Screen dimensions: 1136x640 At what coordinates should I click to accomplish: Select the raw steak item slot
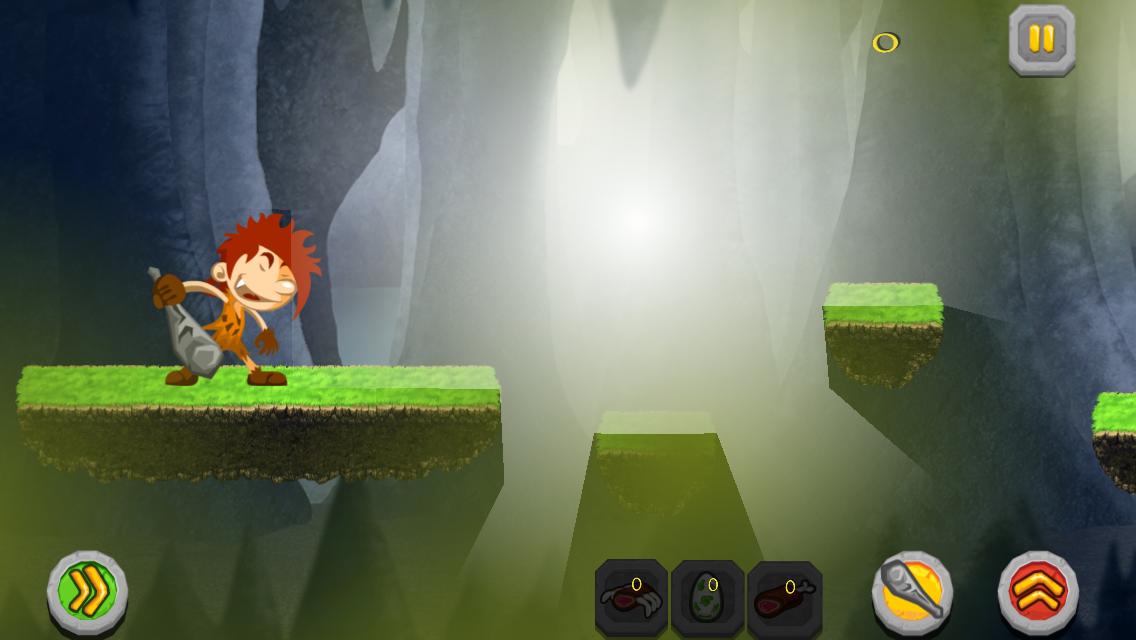click(631, 597)
